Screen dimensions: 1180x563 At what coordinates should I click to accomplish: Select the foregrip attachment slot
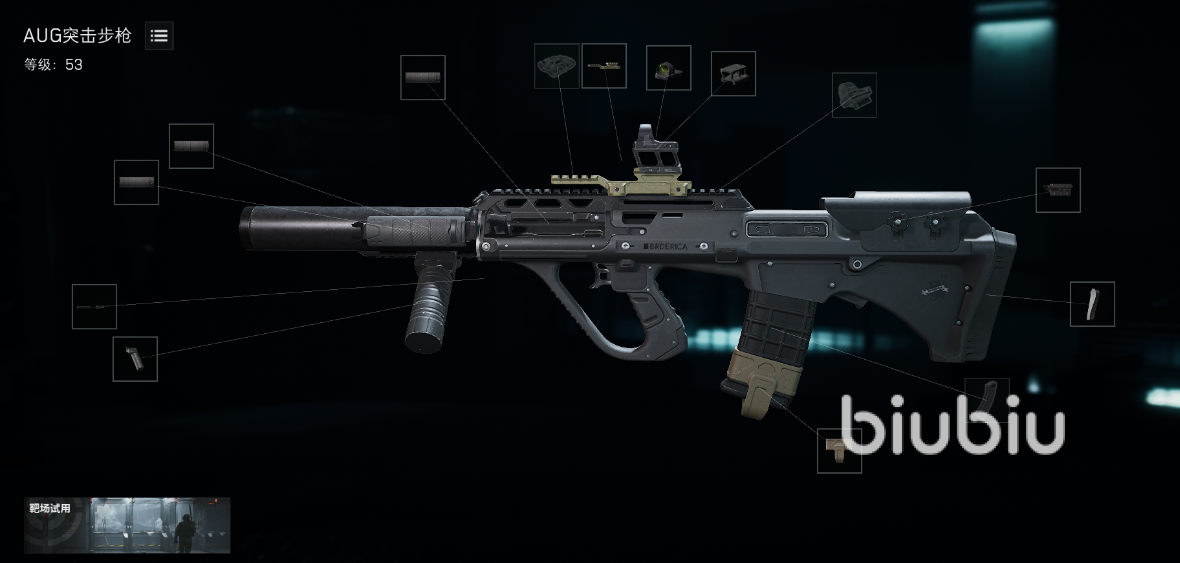point(135,358)
